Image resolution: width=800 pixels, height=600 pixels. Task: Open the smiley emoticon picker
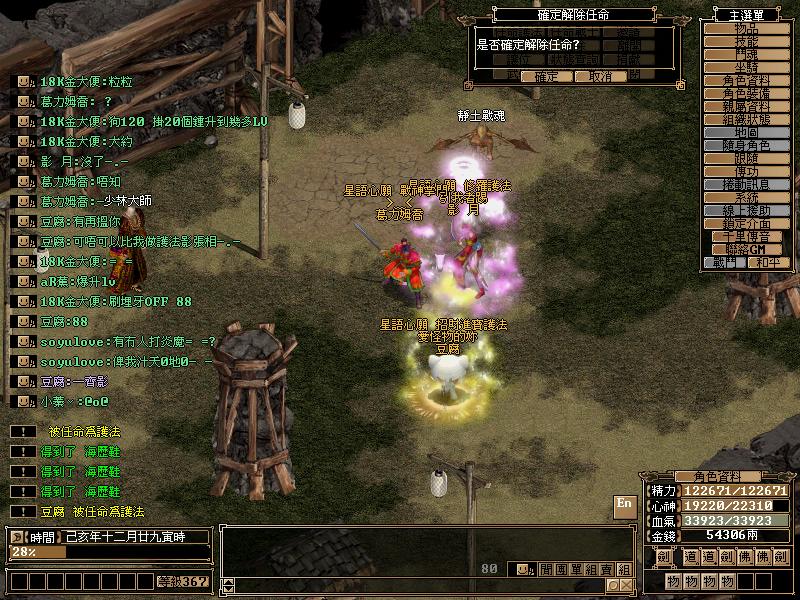(x=522, y=569)
